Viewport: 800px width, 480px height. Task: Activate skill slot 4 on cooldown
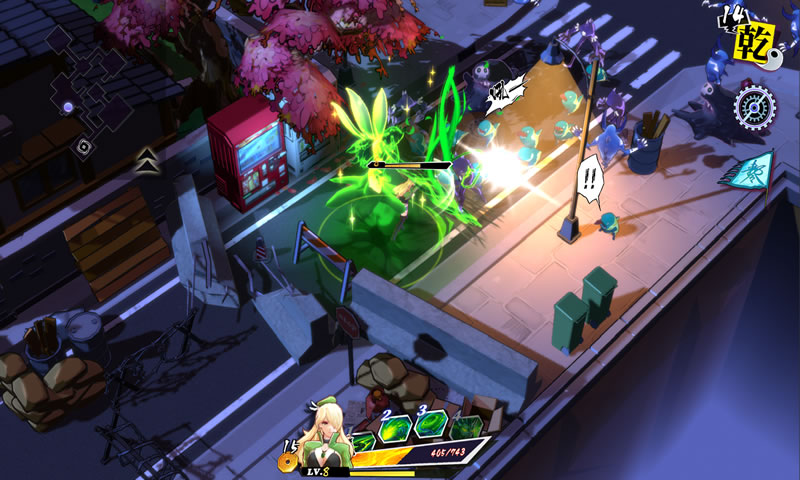point(466,426)
